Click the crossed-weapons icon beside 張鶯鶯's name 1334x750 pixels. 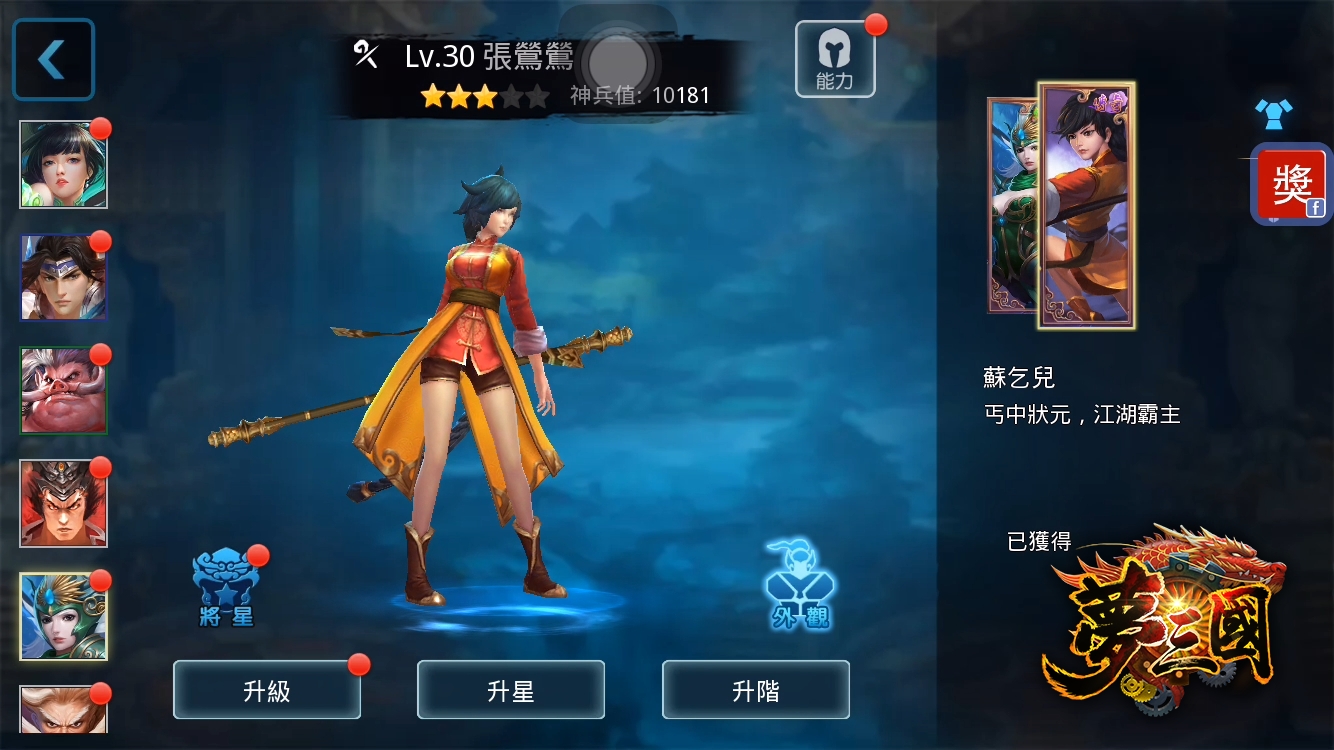click(x=364, y=56)
